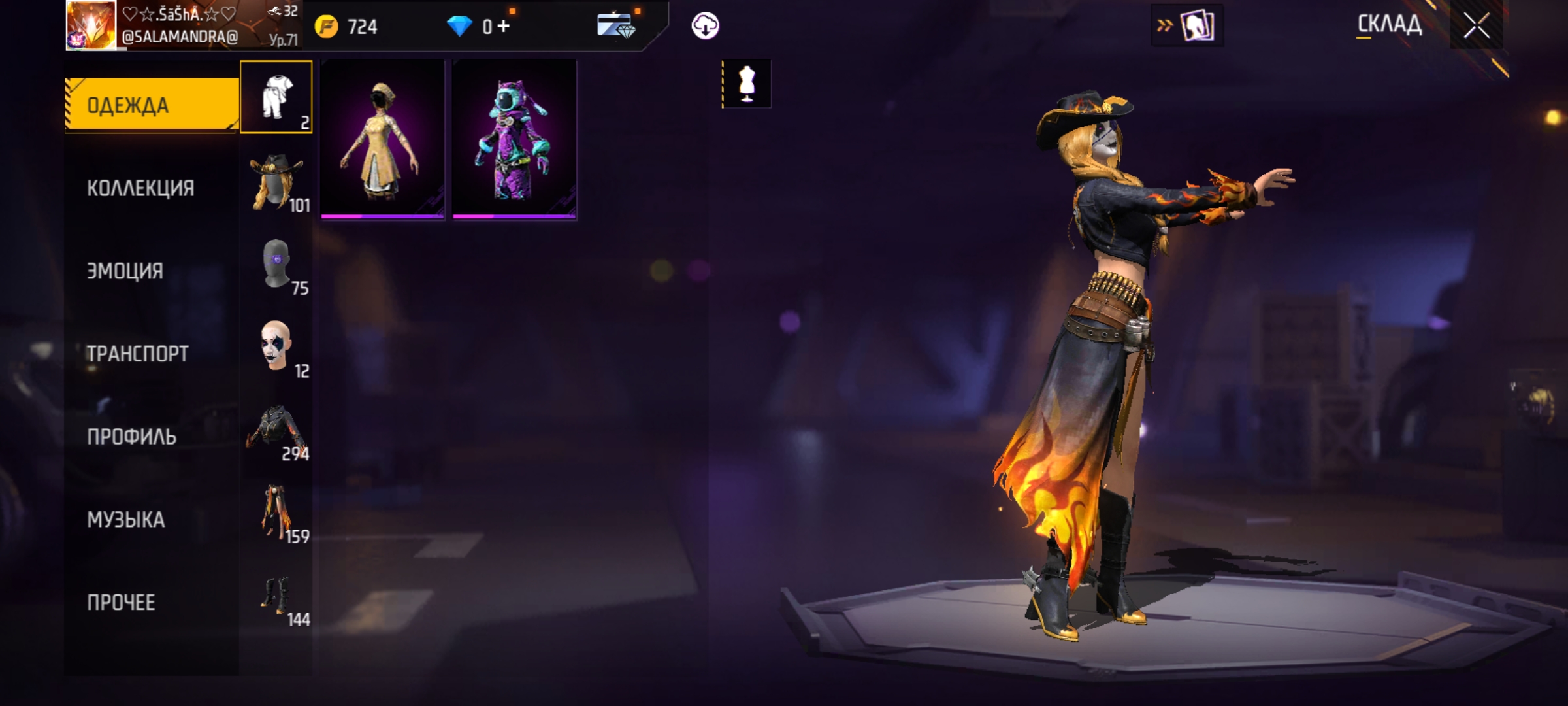Select the flame skirt bottoms category

276,513
